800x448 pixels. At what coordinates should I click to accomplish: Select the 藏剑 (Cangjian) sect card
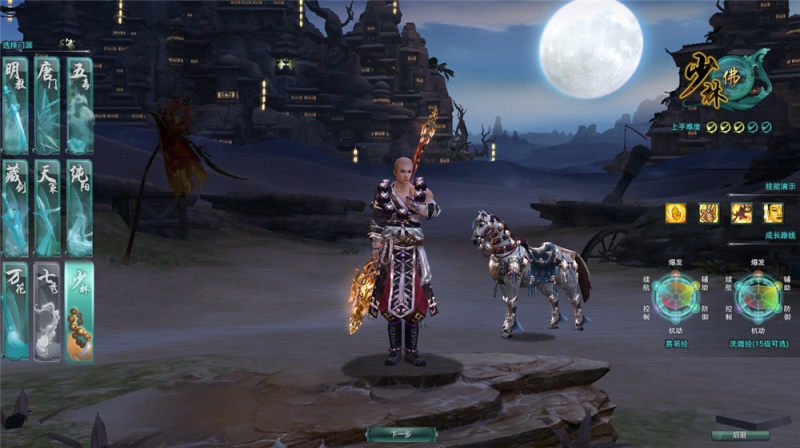click(16, 207)
